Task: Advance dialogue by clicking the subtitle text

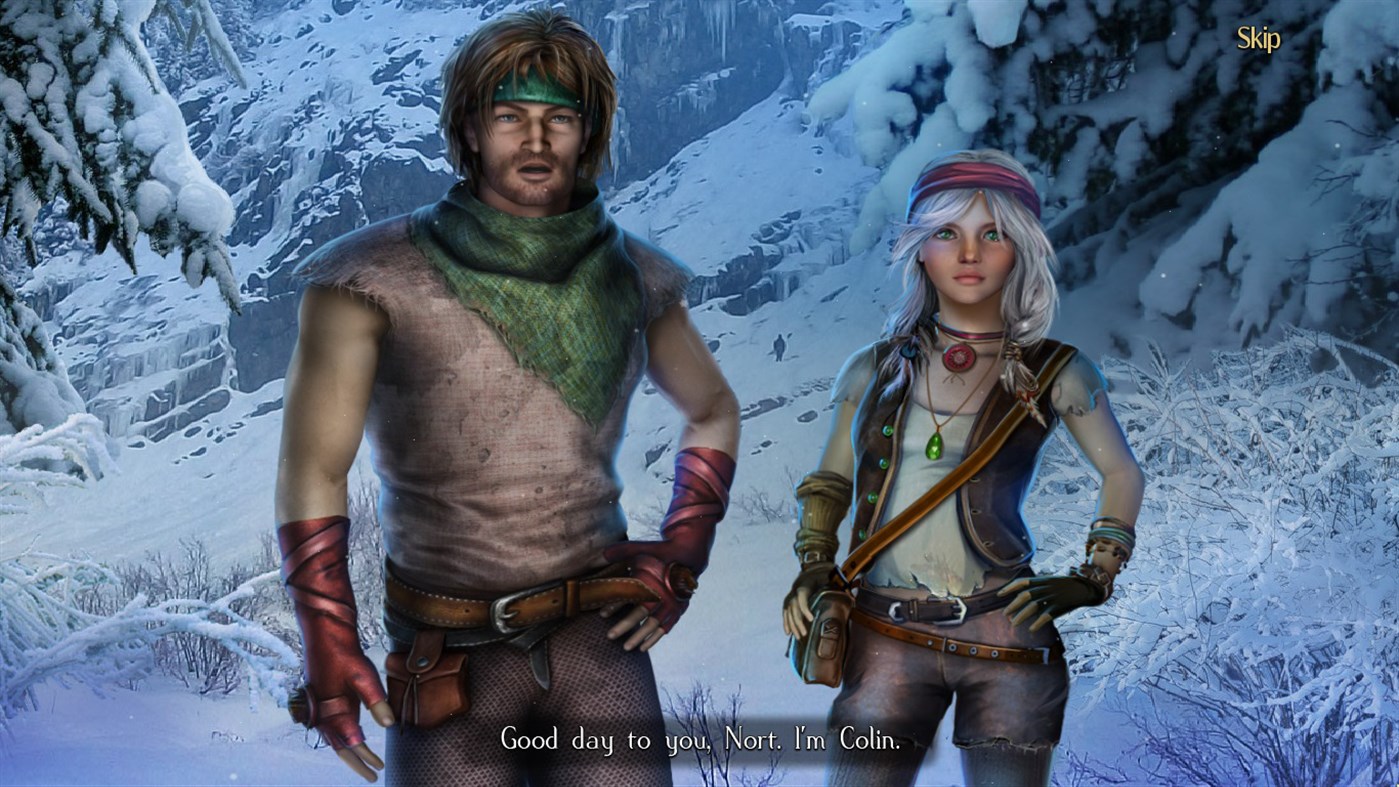Action: pos(700,740)
